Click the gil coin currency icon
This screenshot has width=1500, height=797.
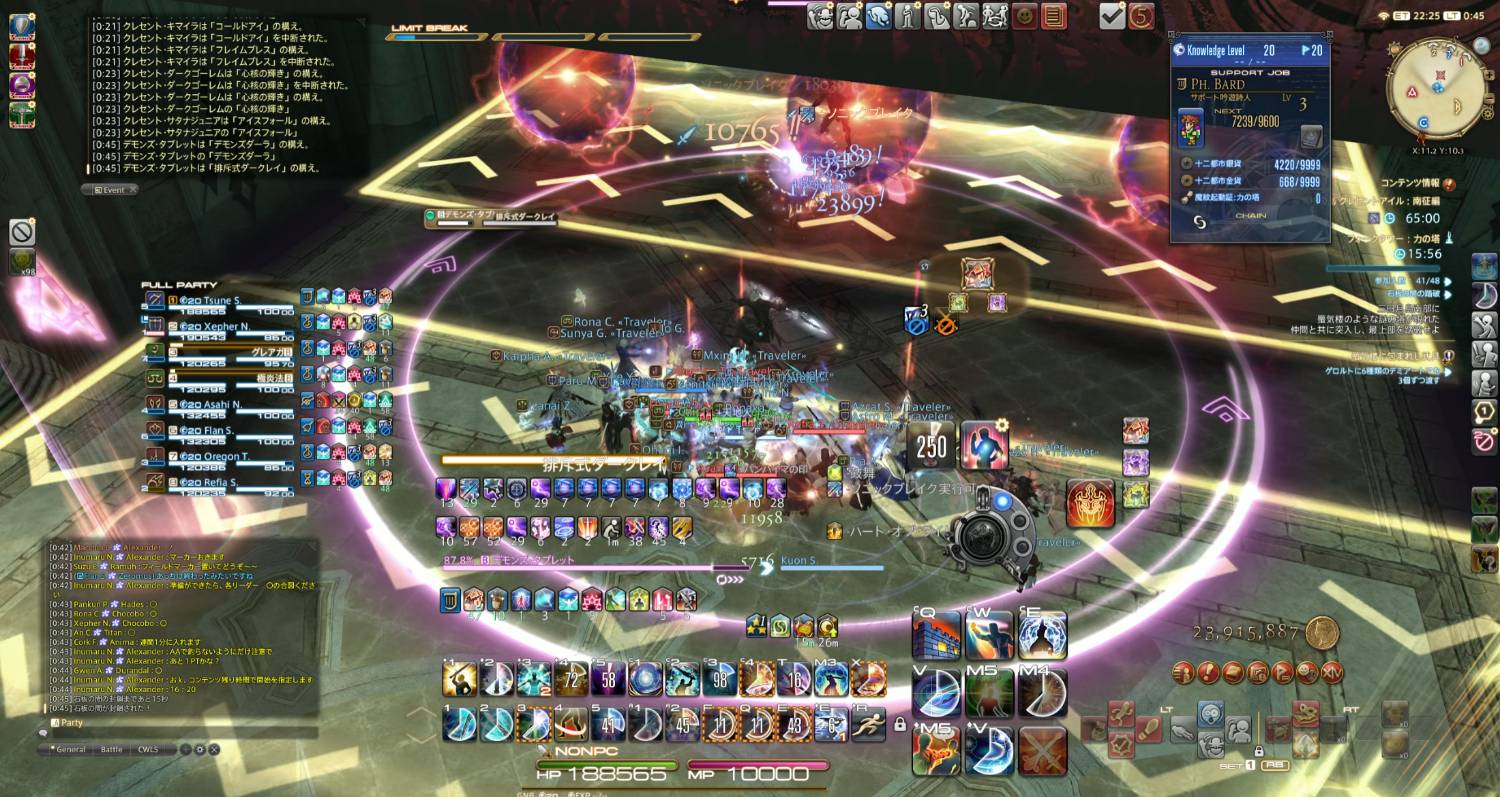pyautogui.click(x=1322, y=631)
